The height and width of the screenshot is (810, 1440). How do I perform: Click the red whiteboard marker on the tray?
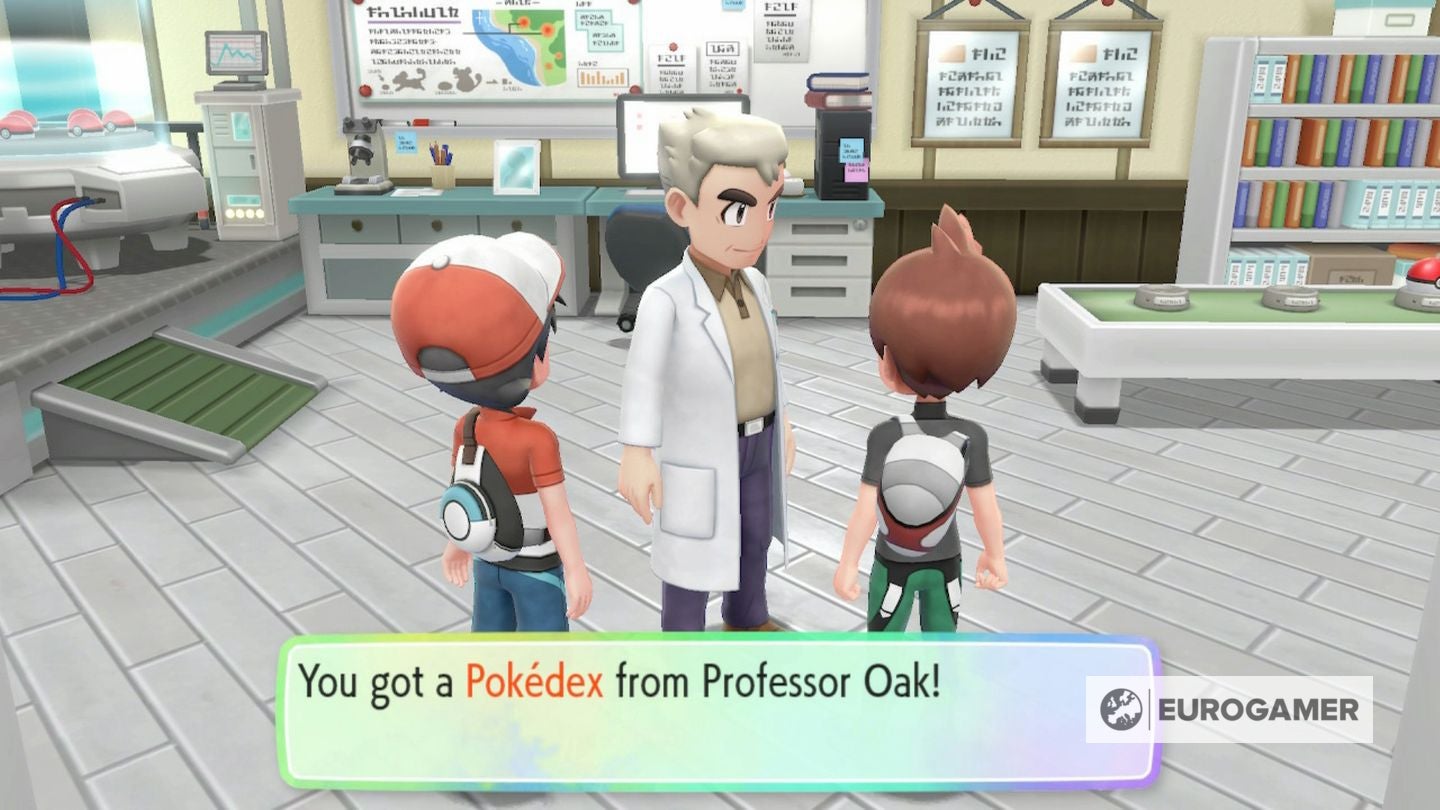[423, 121]
